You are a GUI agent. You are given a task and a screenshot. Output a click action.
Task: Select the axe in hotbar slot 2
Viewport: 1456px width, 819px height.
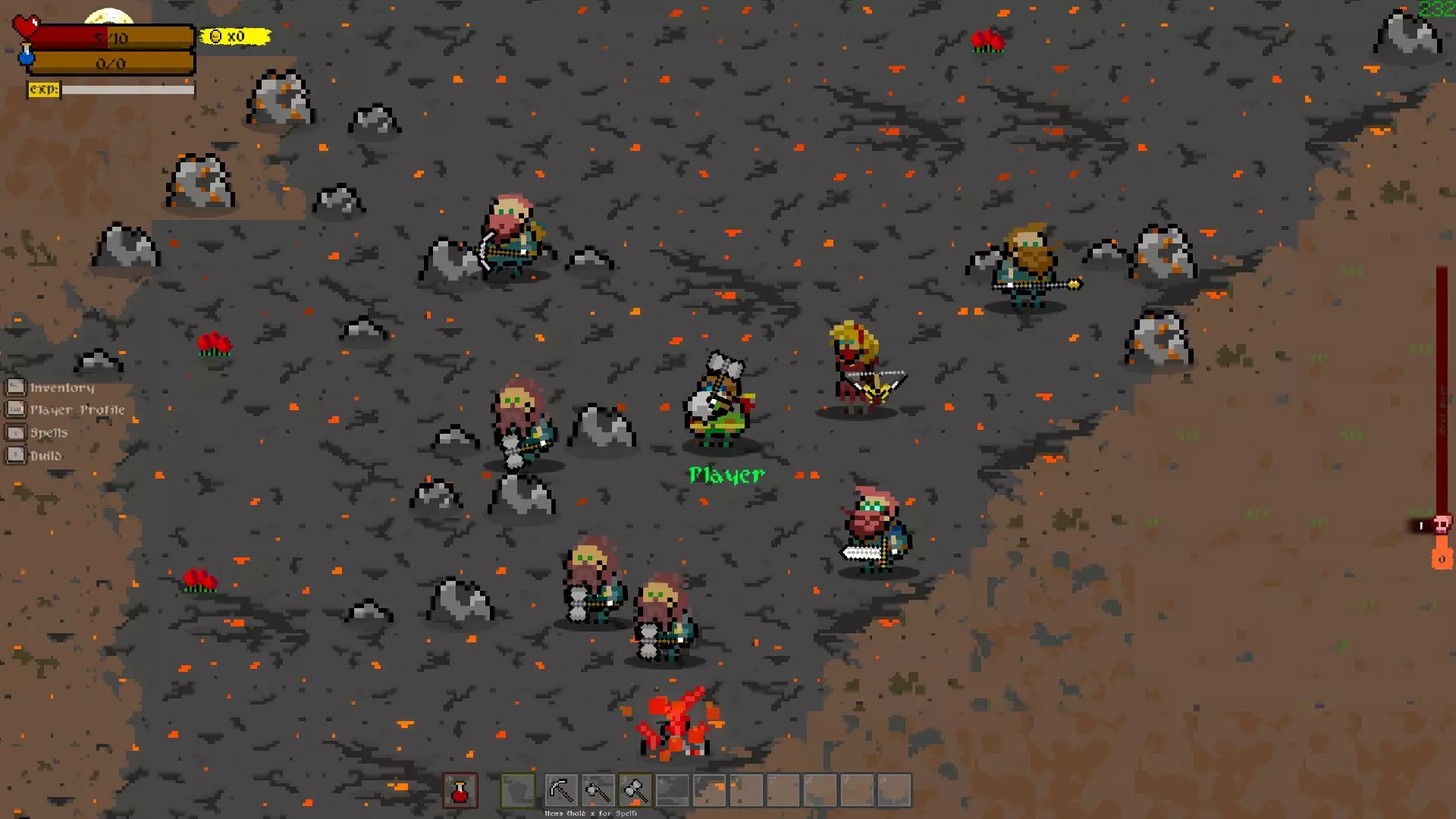(x=598, y=790)
